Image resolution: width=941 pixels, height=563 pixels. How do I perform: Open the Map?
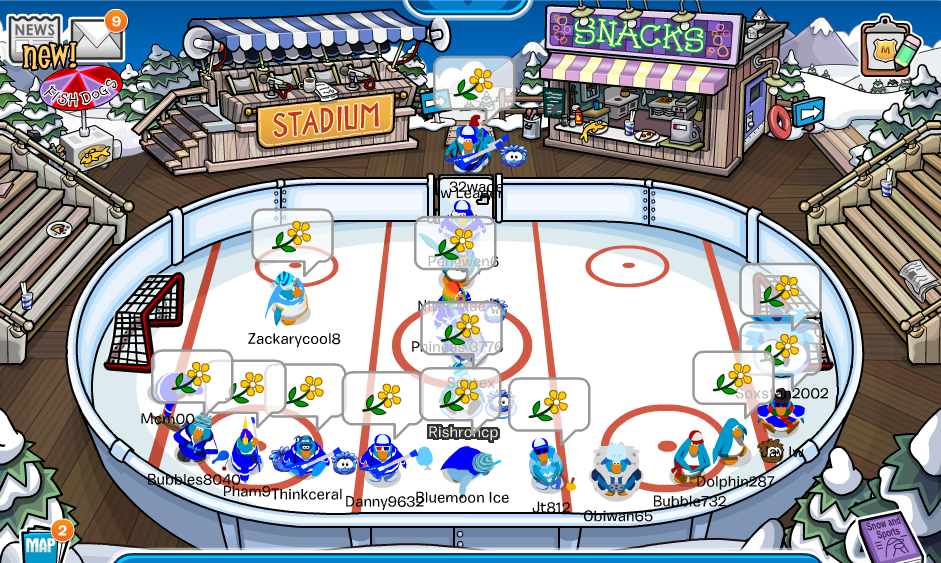[x=40, y=545]
